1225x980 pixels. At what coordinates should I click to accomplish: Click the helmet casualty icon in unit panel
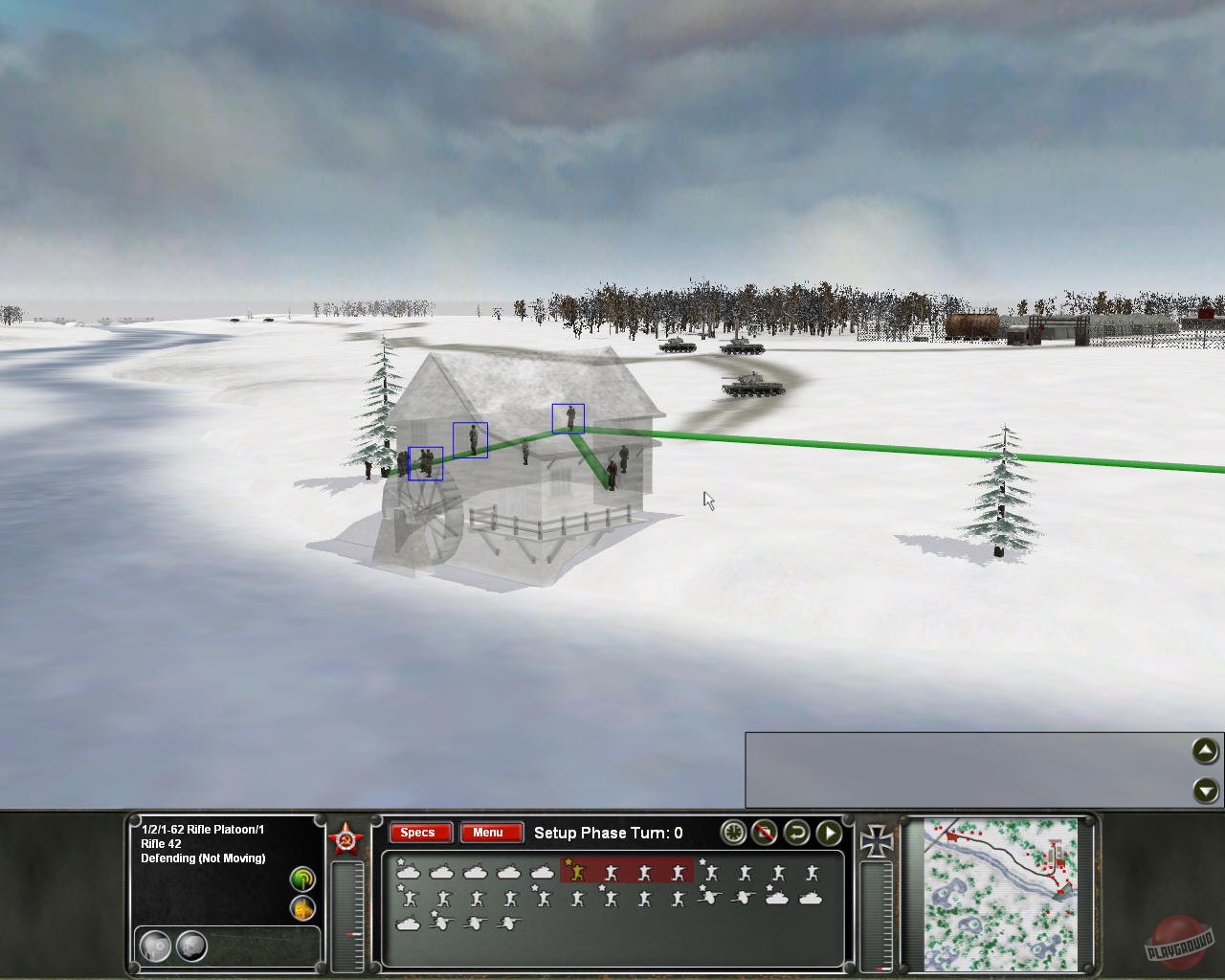point(155,946)
